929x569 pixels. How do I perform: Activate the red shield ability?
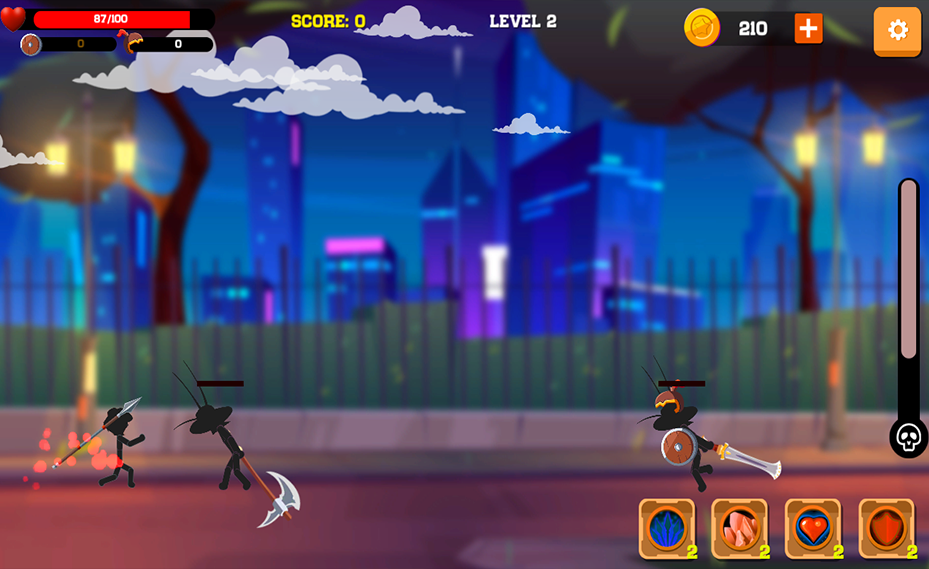pos(886,528)
